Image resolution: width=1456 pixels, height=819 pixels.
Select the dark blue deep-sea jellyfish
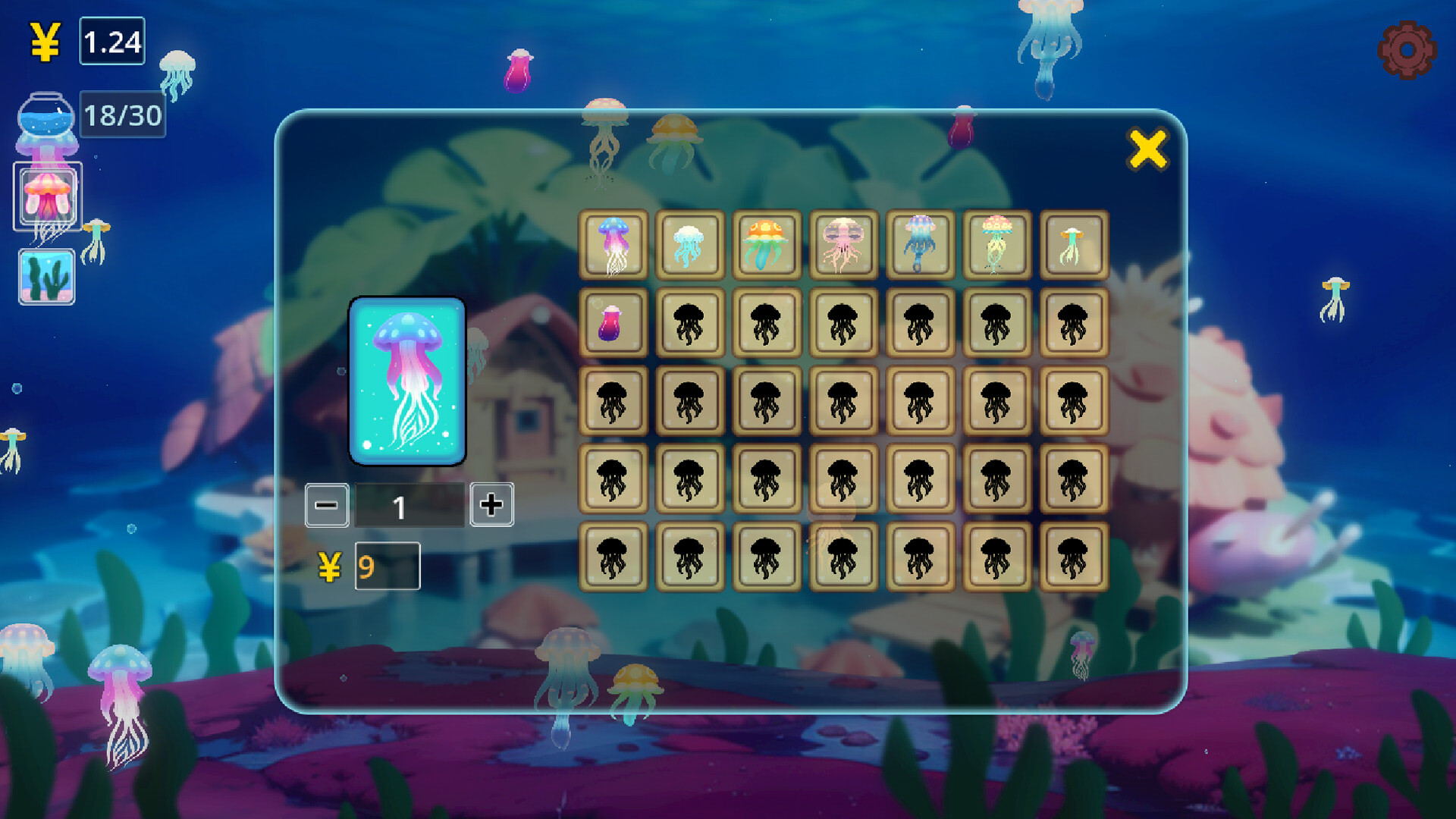coord(921,246)
